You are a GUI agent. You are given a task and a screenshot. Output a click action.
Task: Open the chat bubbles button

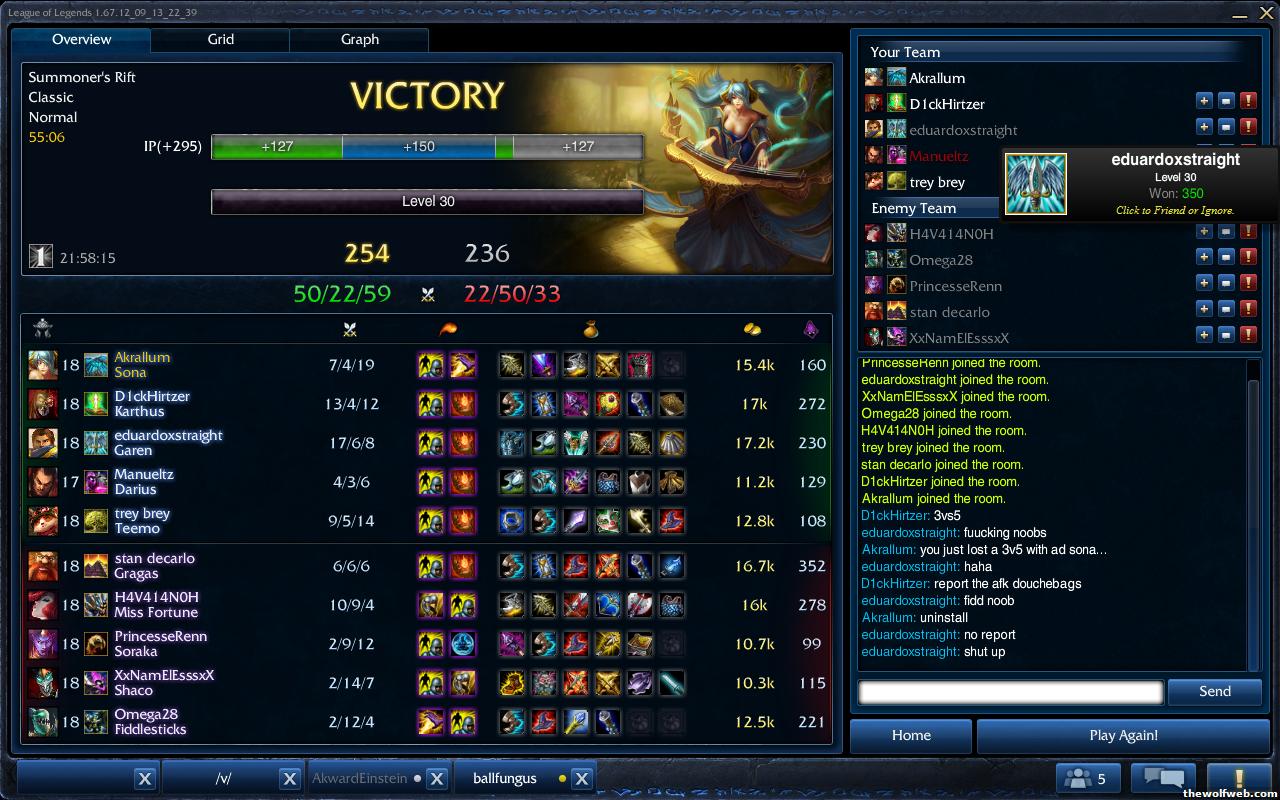pyautogui.click(x=1163, y=778)
